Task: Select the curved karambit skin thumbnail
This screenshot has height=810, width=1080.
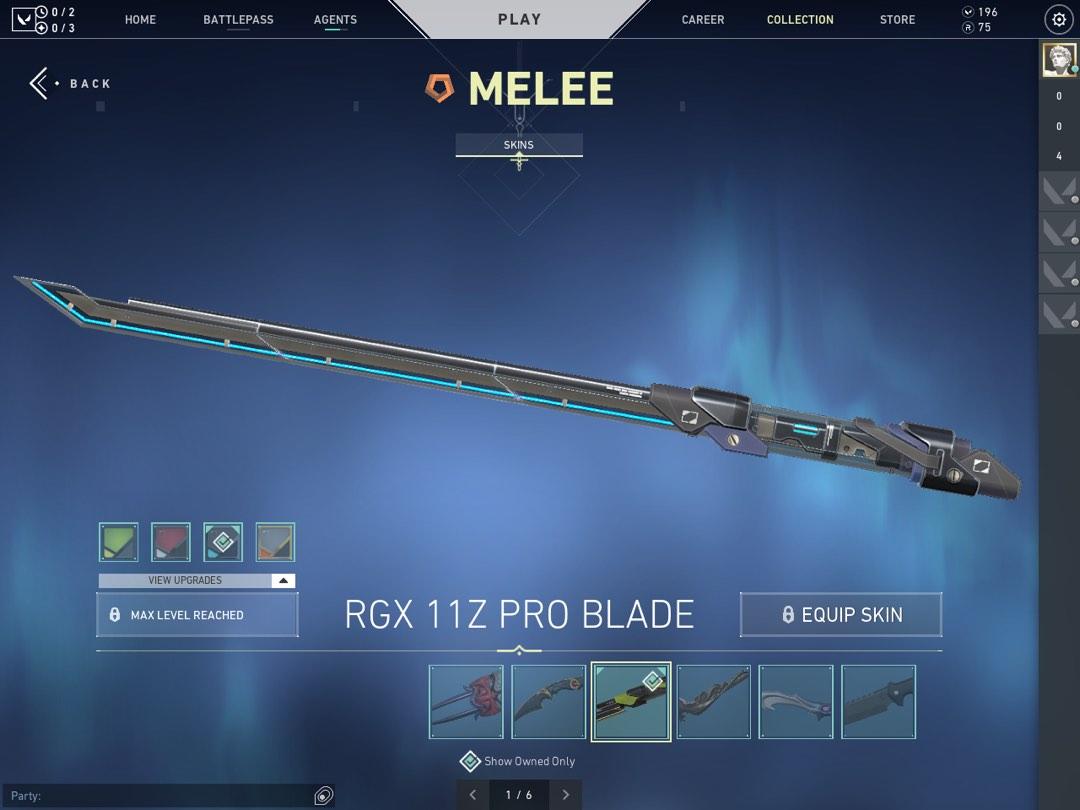Action: click(x=549, y=702)
